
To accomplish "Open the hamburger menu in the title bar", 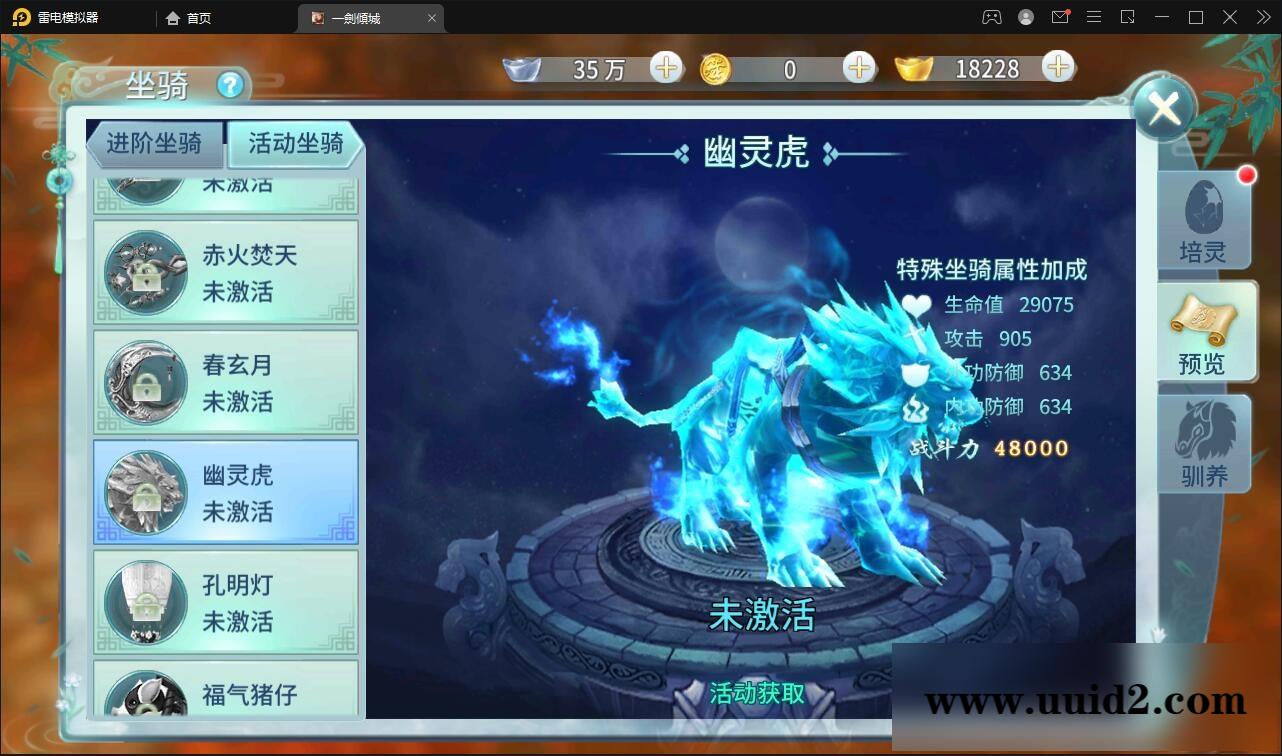I will pos(1094,17).
